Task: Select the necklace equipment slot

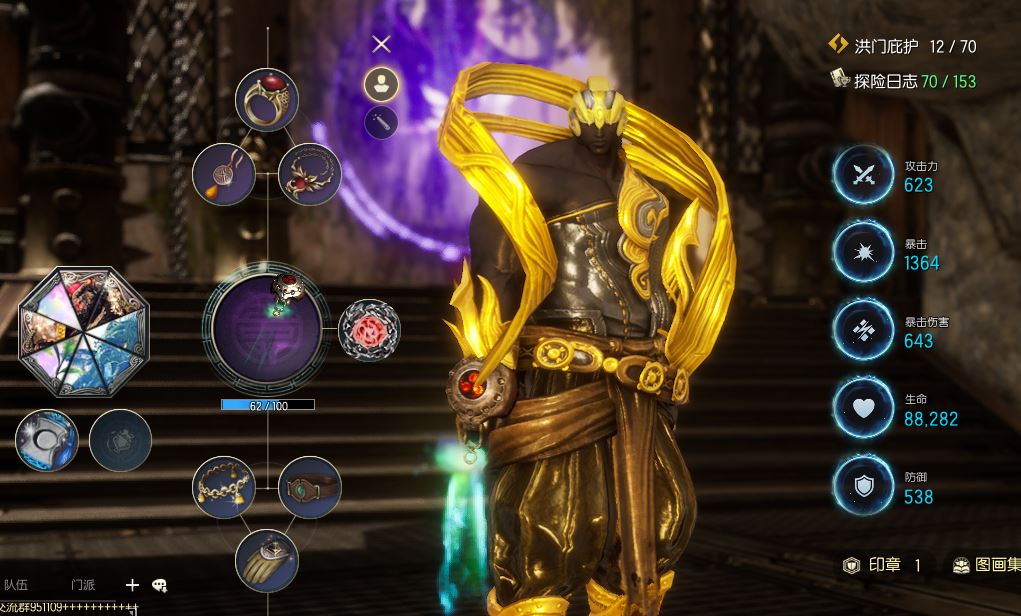Action: (x=309, y=173)
